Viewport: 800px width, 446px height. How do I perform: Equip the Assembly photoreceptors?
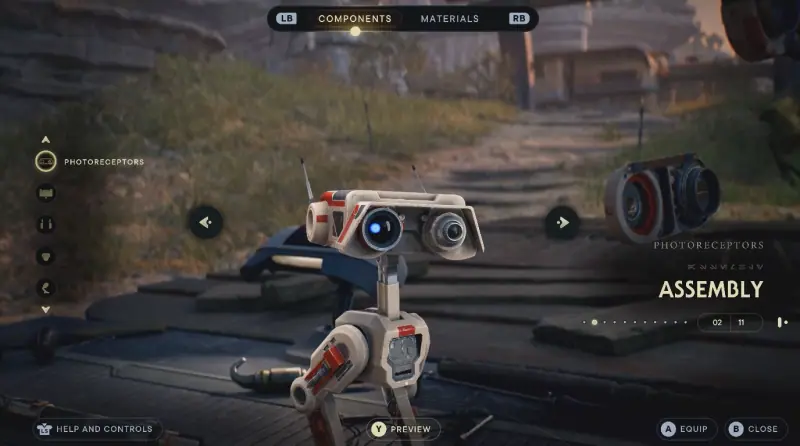(x=685, y=429)
